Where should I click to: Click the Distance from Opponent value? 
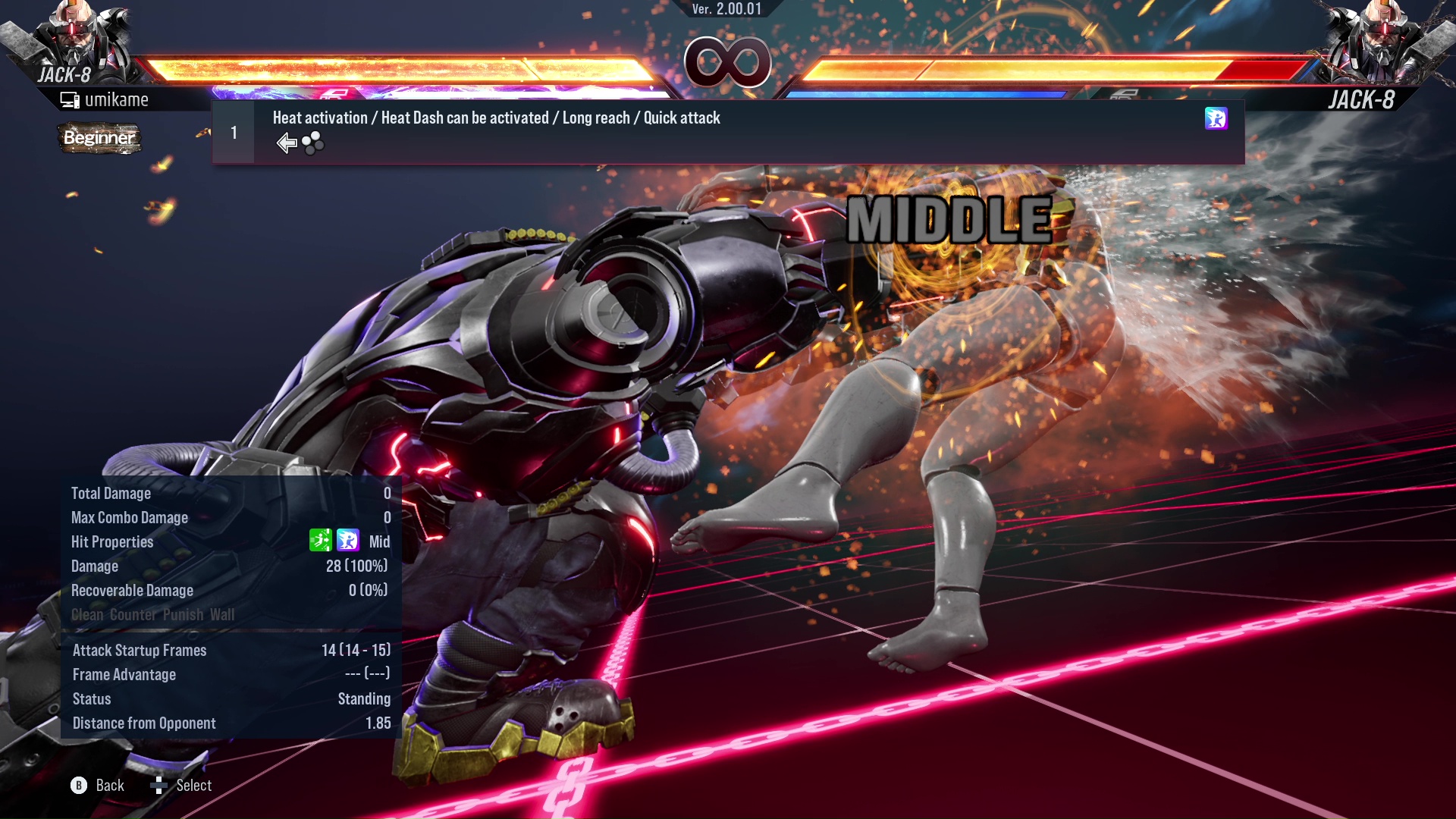(378, 723)
